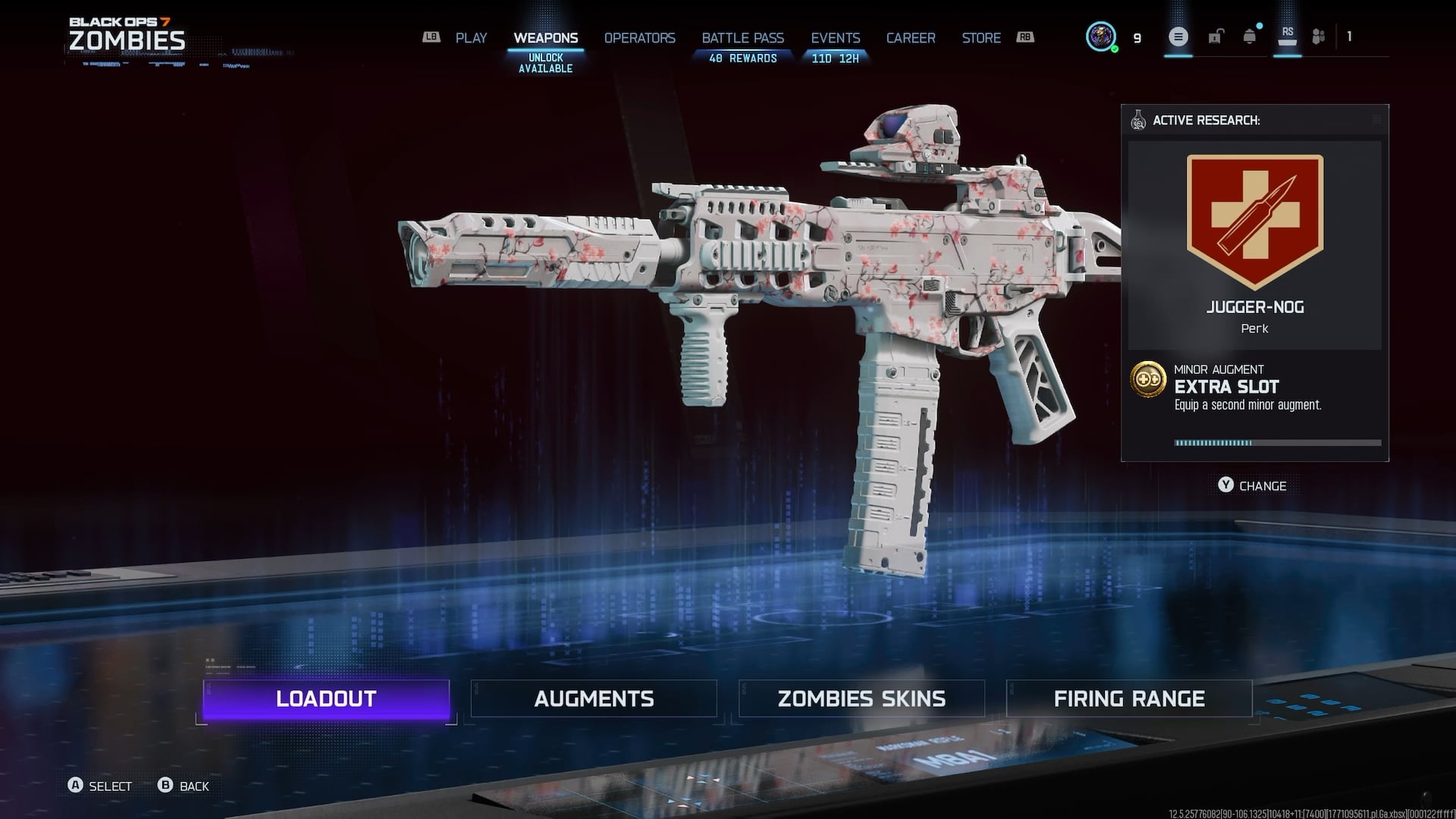
Task: Enter the Firing Range
Action: [x=1129, y=698]
